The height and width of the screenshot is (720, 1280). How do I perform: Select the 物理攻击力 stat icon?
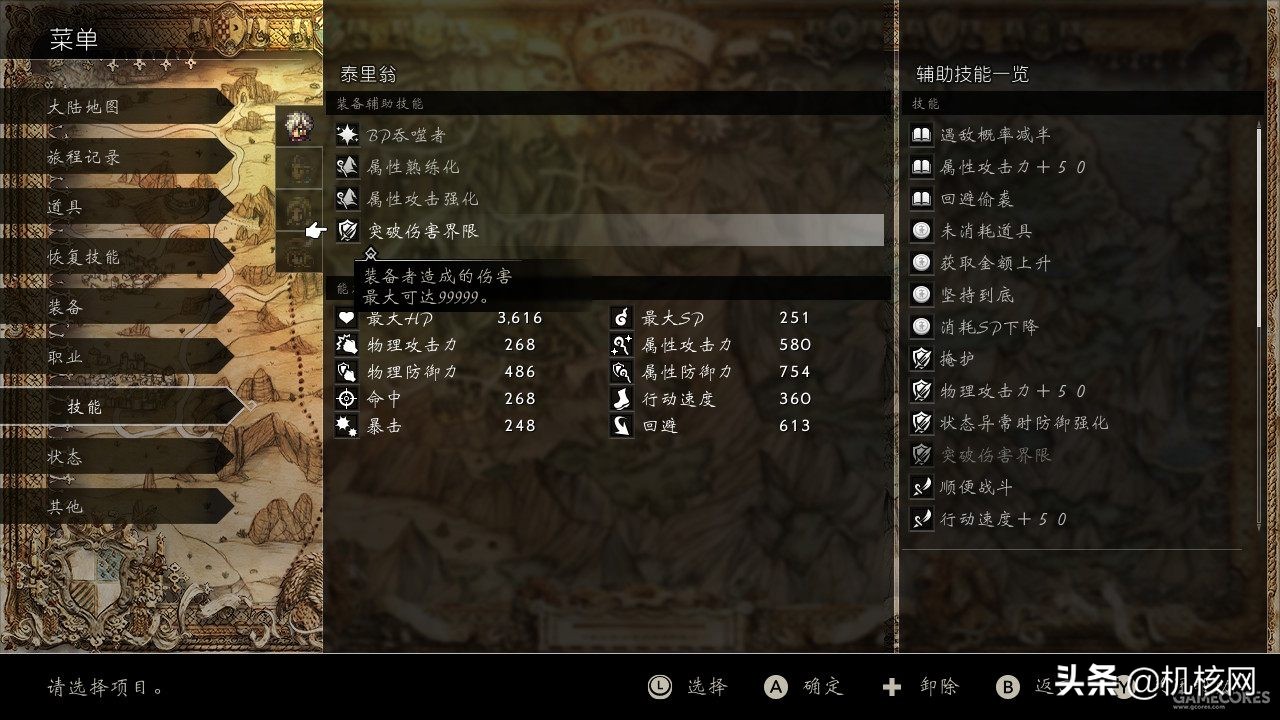point(346,344)
